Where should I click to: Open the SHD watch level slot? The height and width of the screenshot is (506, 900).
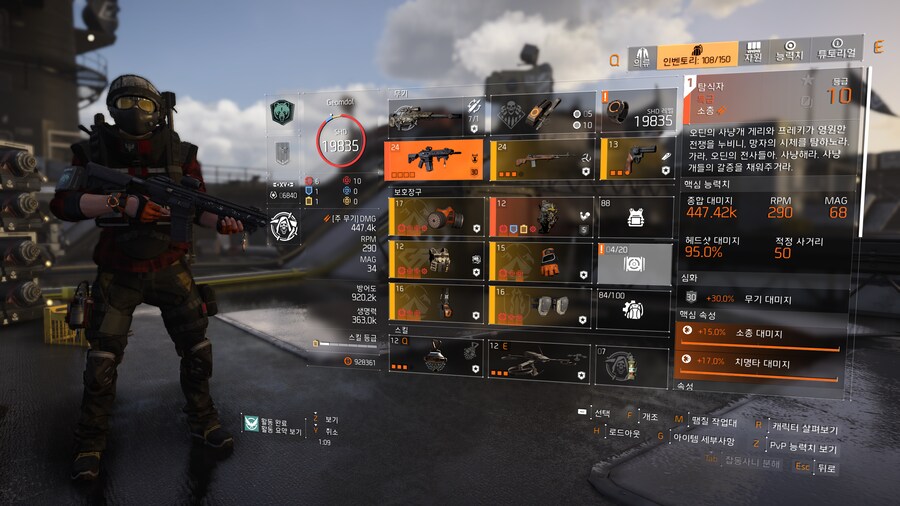(x=635, y=116)
